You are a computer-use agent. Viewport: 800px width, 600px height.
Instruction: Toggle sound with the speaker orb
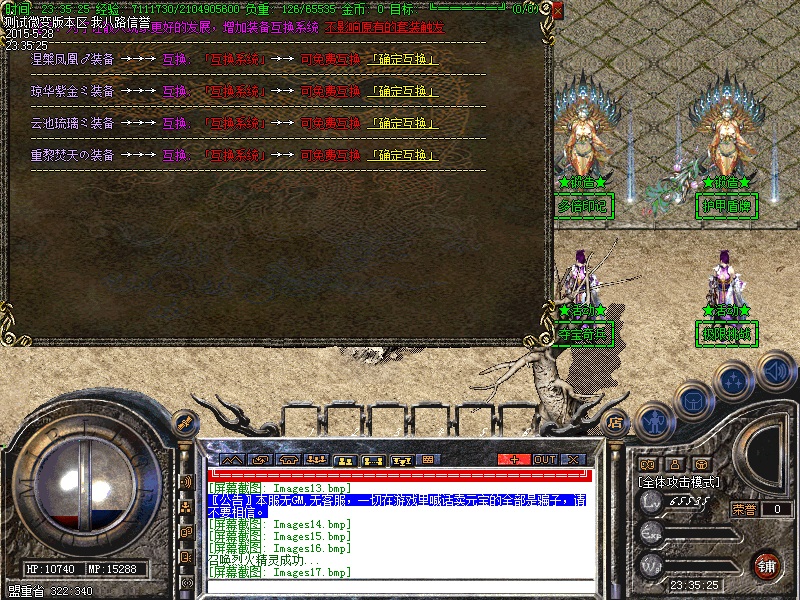[x=775, y=372]
